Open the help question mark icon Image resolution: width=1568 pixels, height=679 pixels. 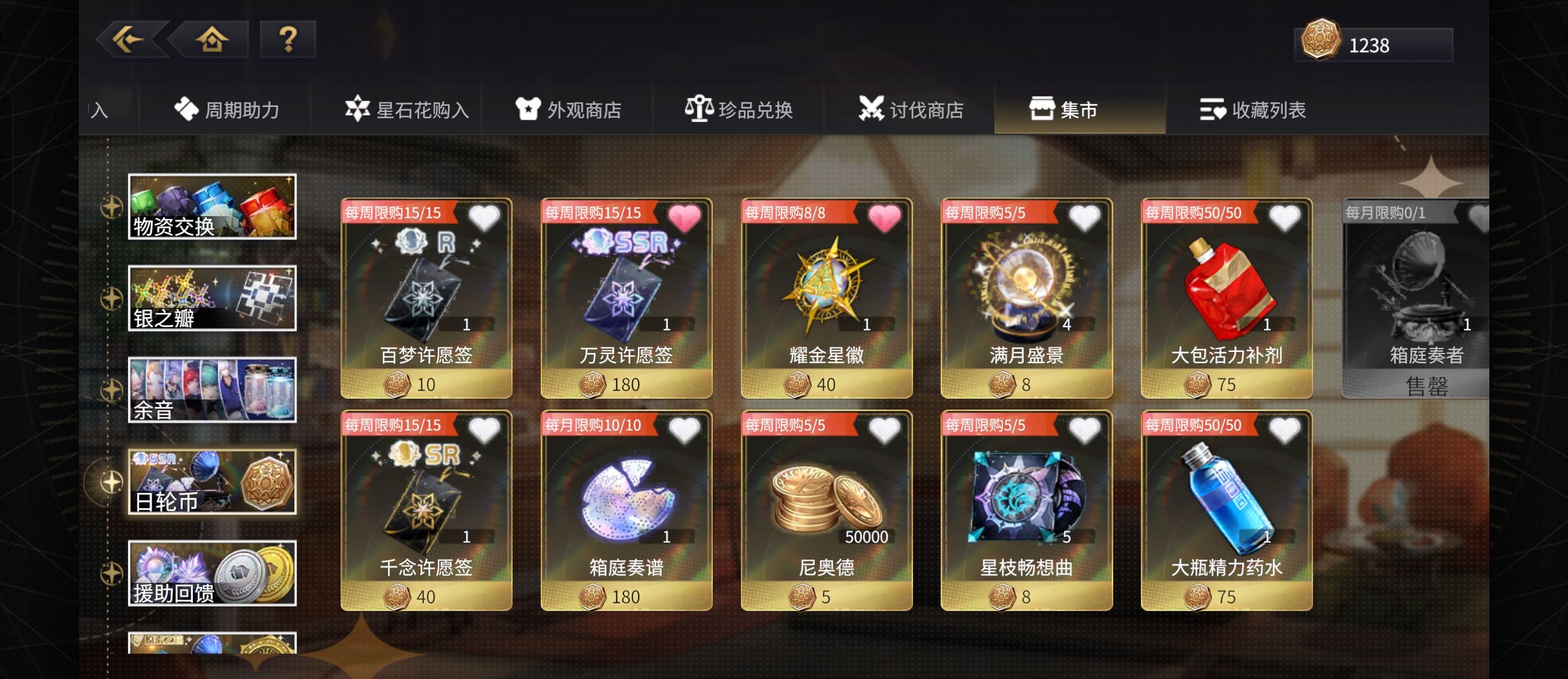point(288,40)
